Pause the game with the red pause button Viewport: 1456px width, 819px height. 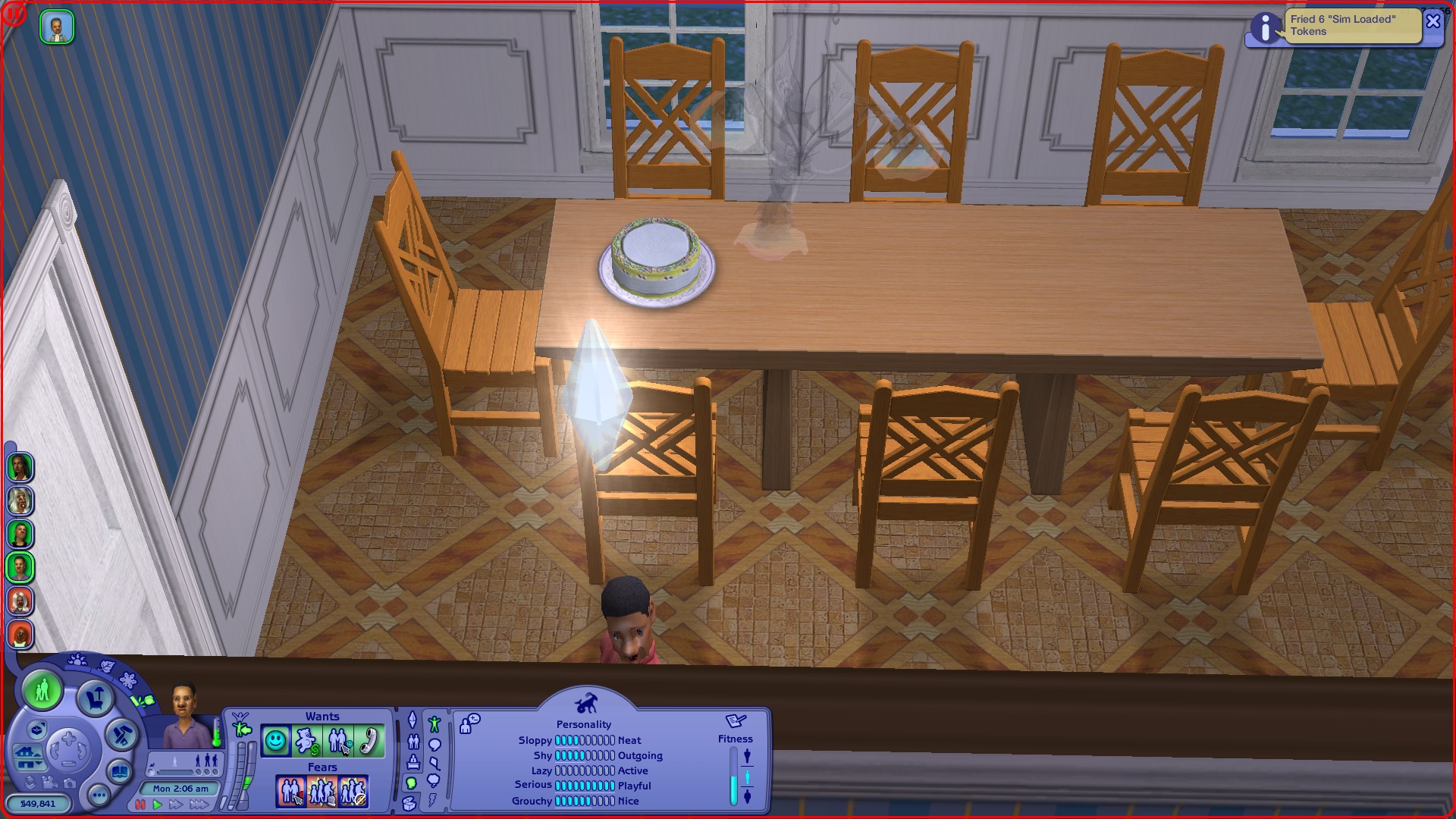[140, 805]
